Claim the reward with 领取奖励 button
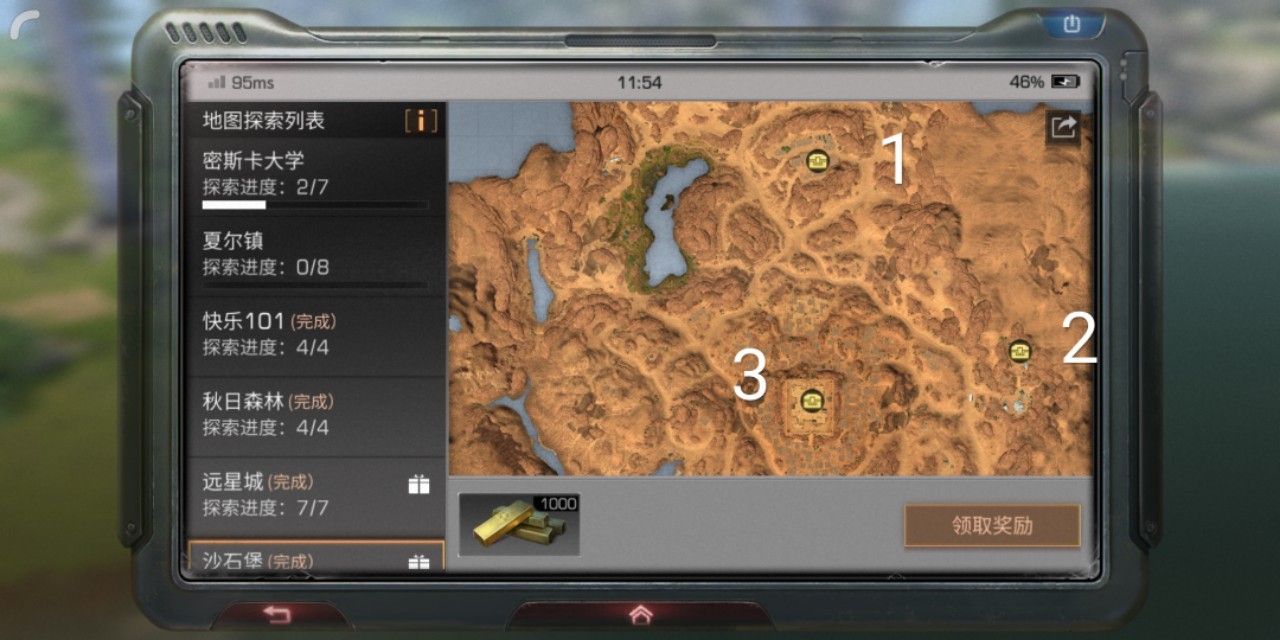This screenshot has height=640, width=1280. click(992, 525)
